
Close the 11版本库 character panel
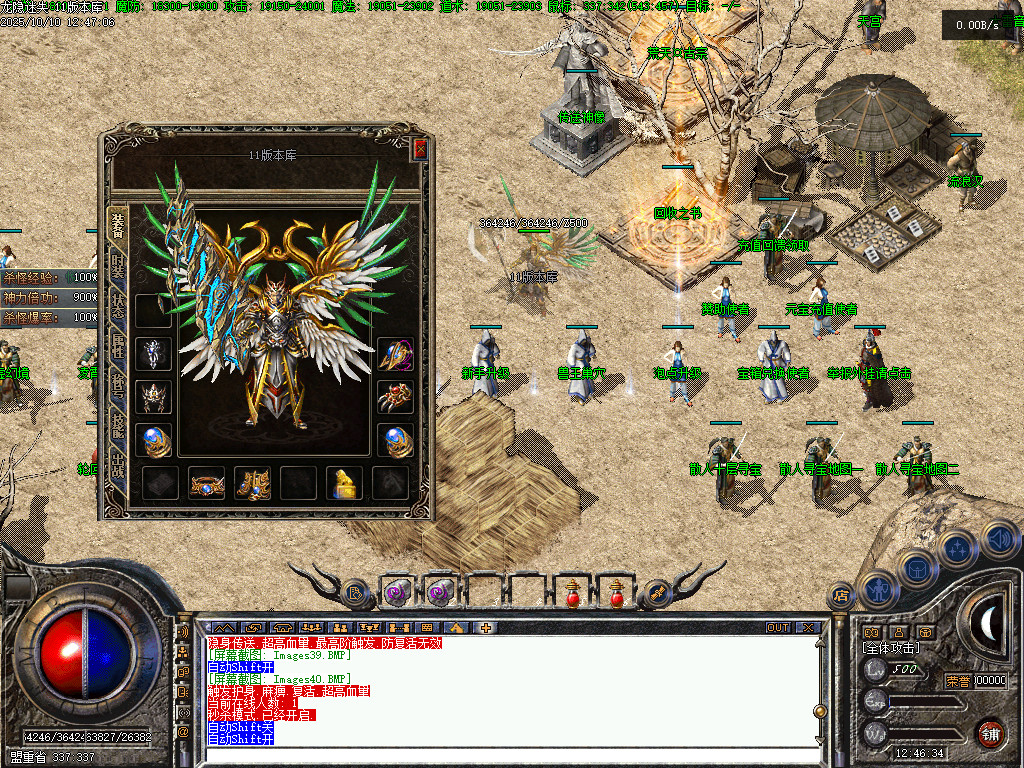pos(420,150)
